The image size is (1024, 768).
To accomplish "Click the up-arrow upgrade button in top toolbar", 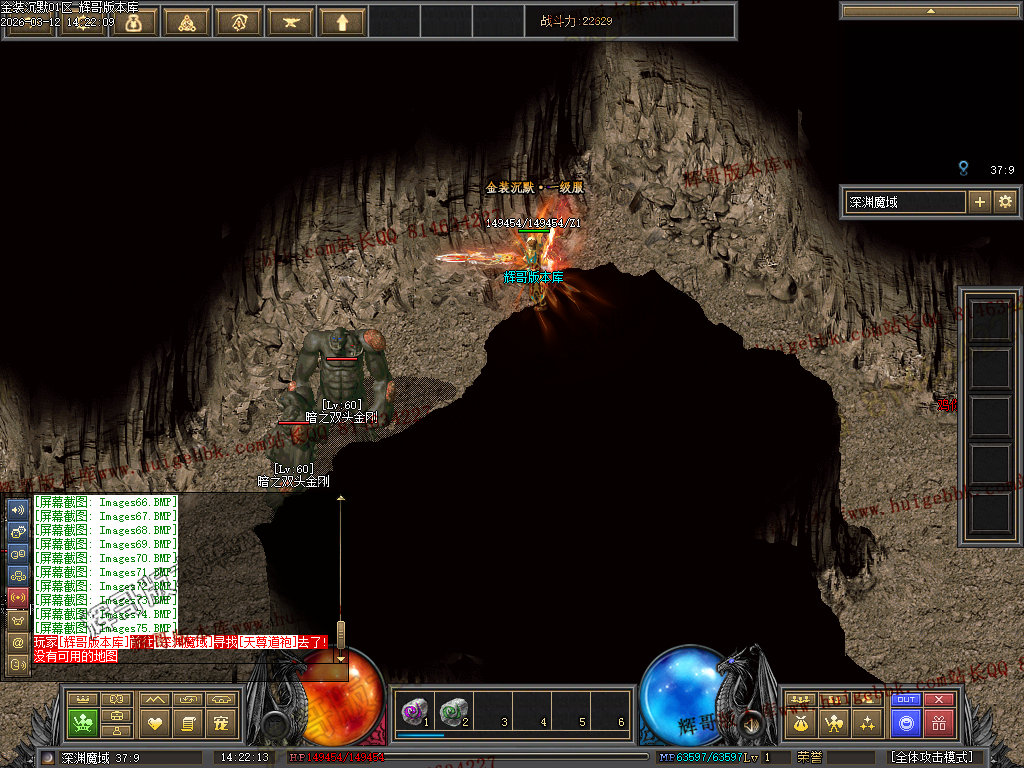I will 342,22.
